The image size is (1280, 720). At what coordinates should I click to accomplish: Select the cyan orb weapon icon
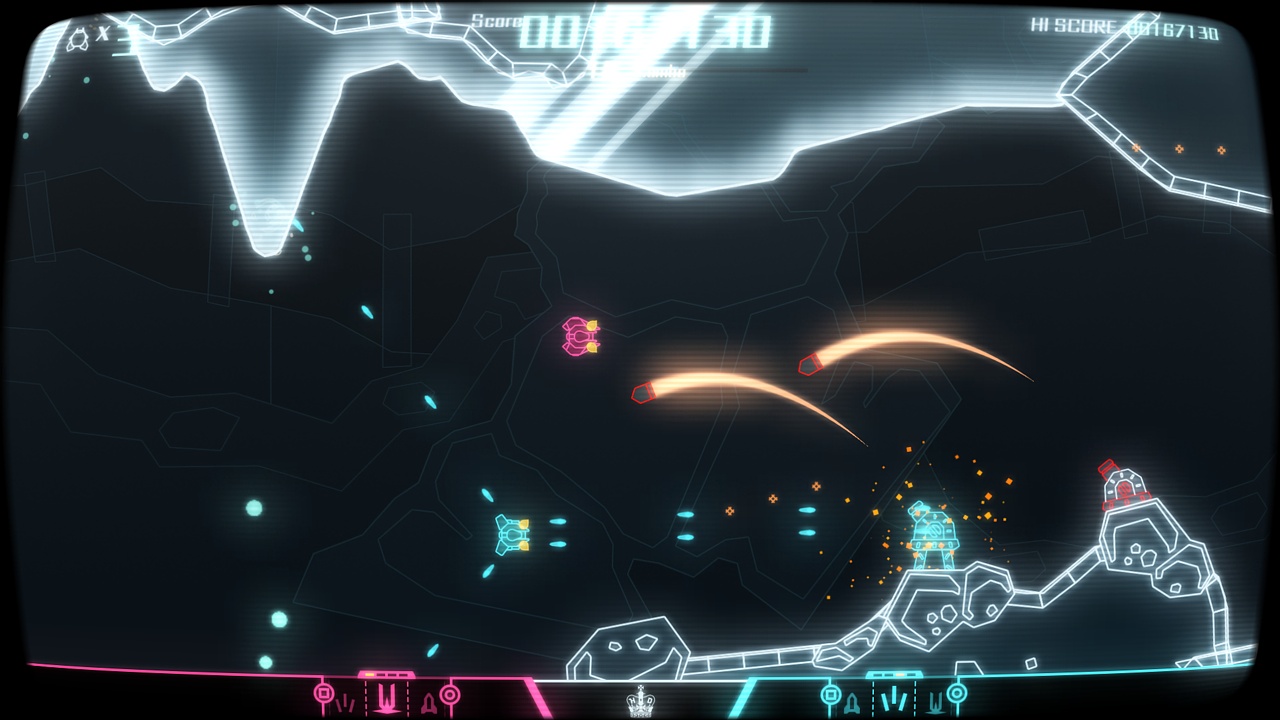[x=830, y=695]
